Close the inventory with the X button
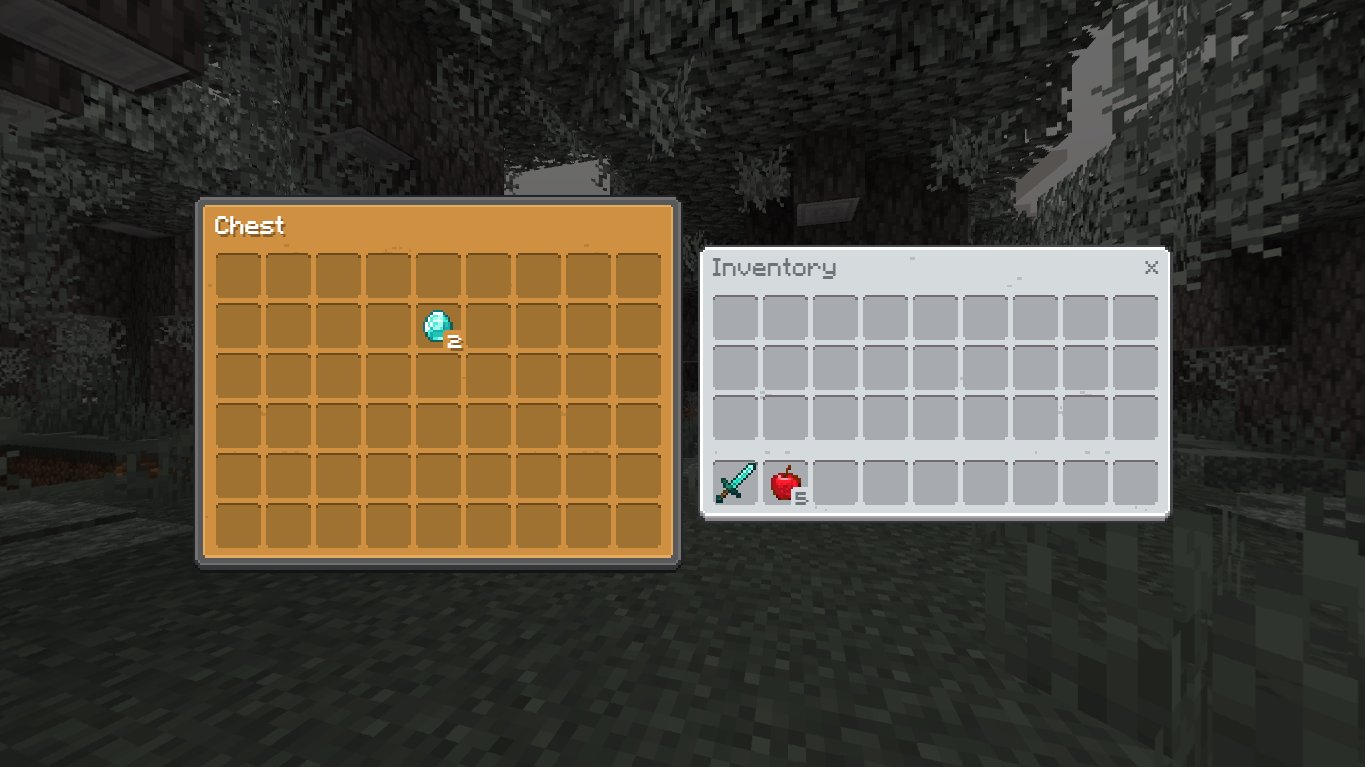The image size is (1365, 767). [1151, 268]
